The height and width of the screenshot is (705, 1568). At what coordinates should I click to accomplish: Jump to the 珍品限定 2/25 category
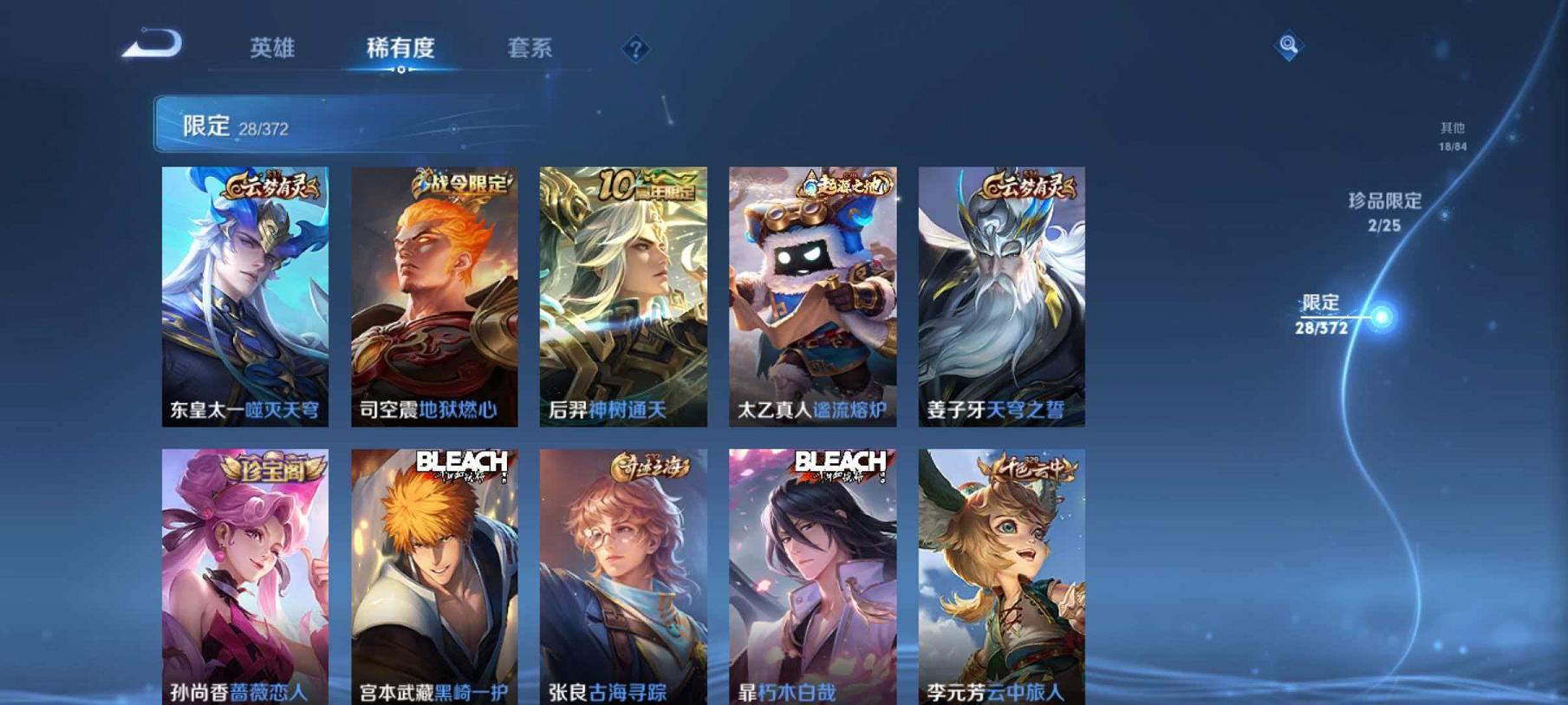[x=1384, y=212]
